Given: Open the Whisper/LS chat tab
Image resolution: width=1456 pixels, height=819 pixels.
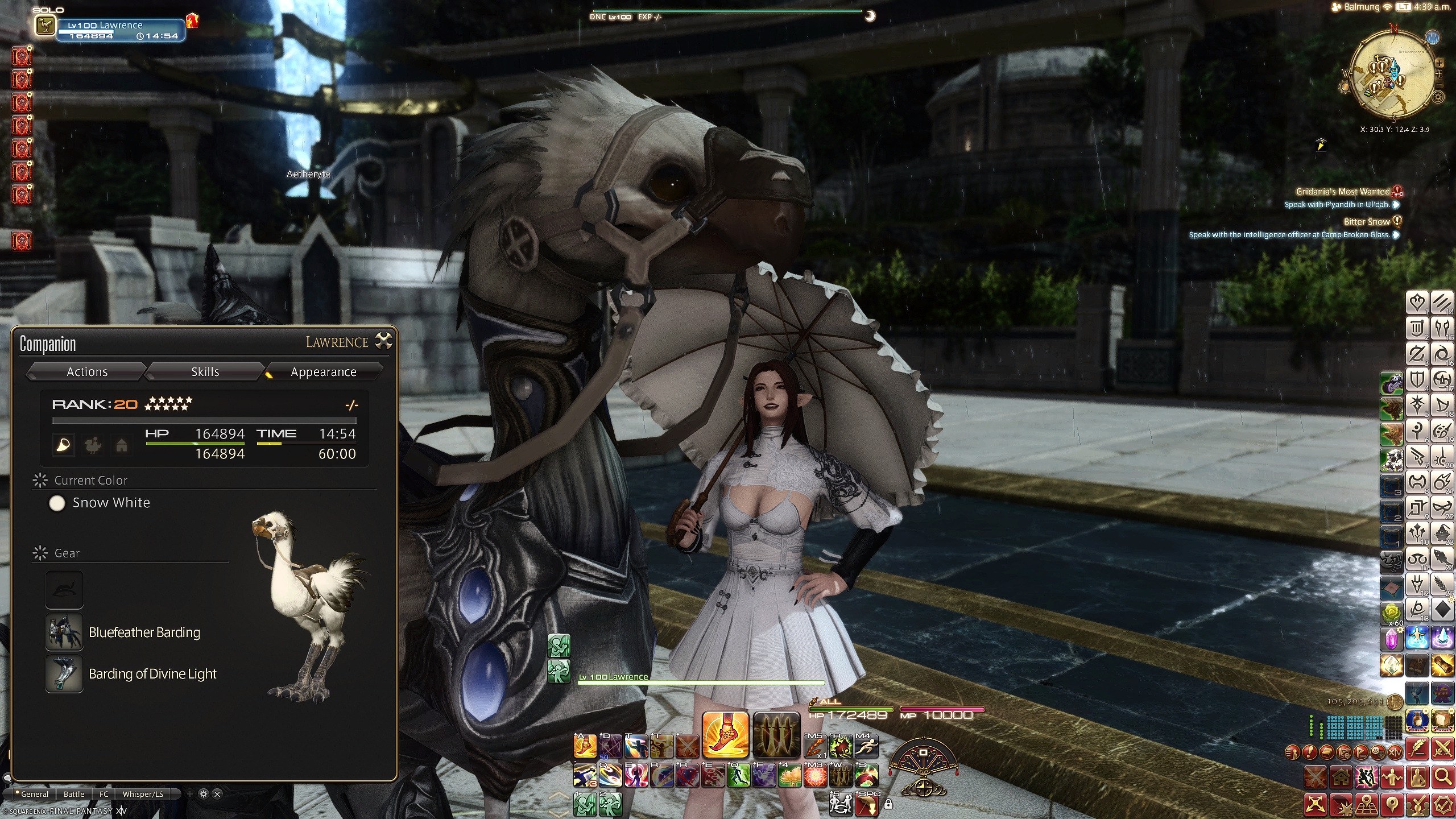Looking at the screenshot, I should click(143, 794).
